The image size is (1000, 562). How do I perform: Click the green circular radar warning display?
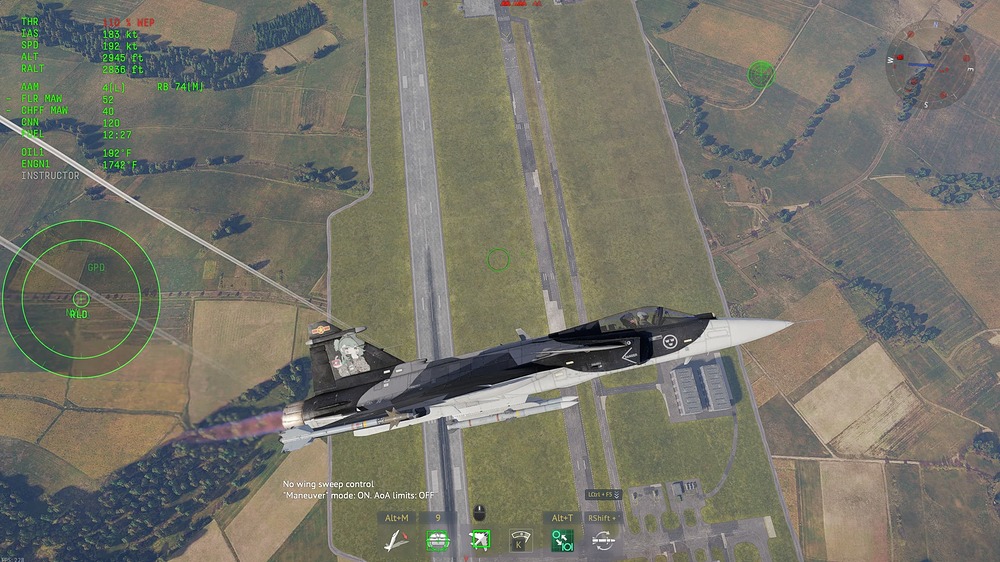coord(81,298)
